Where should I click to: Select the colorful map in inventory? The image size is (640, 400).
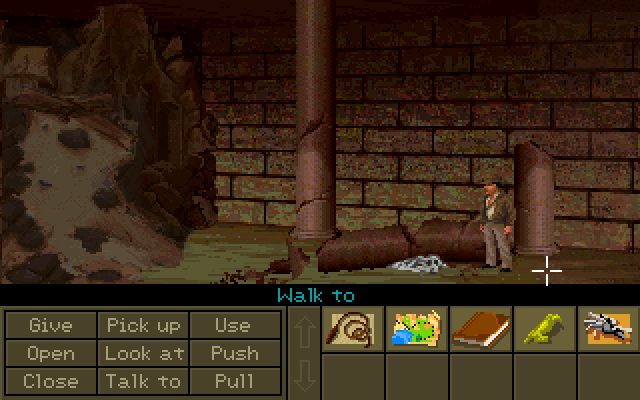point(416,328)
